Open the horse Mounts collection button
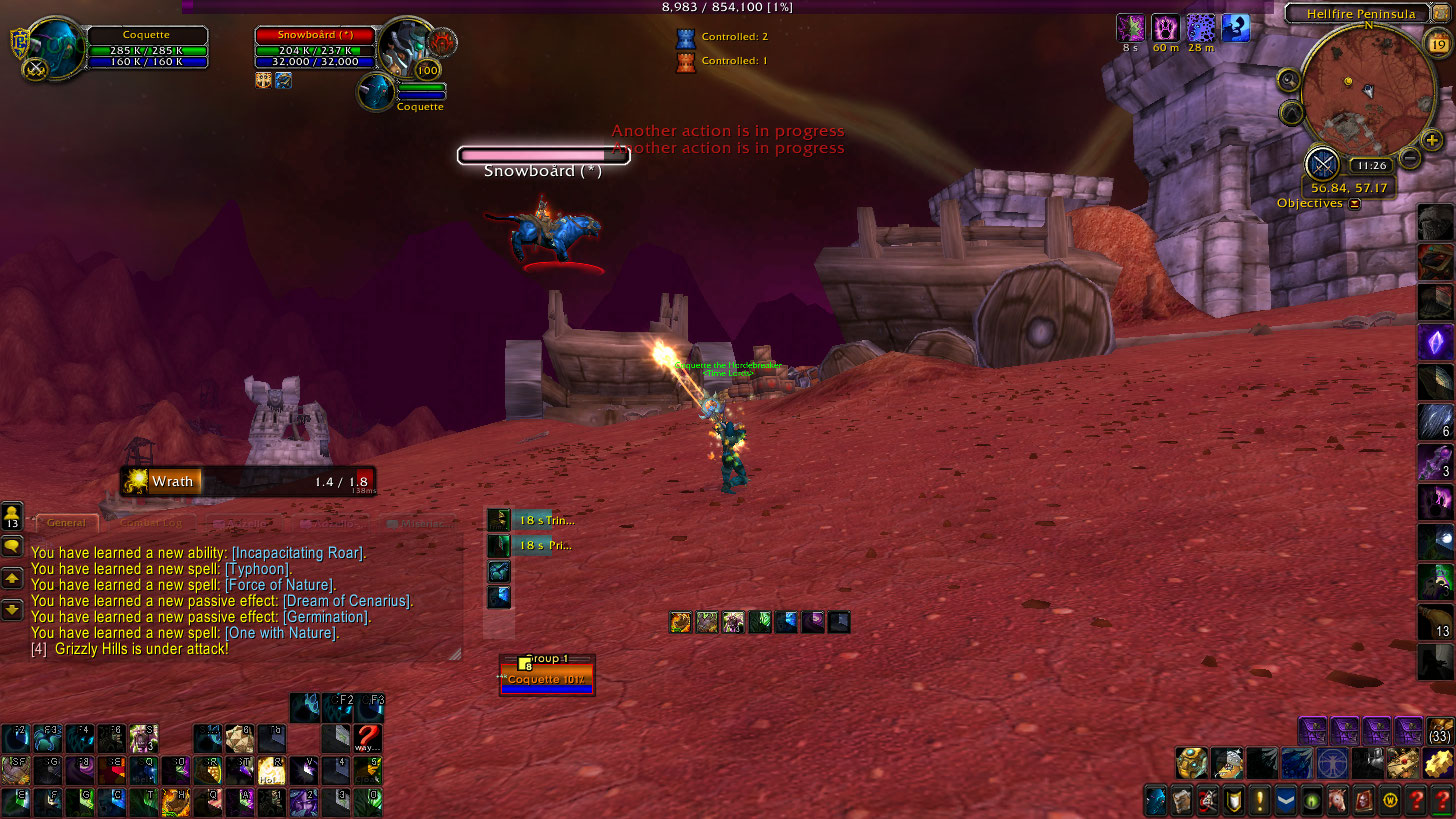Image resolution: width=1456 pixels, height=819 pixels. tap(1336, 800)
